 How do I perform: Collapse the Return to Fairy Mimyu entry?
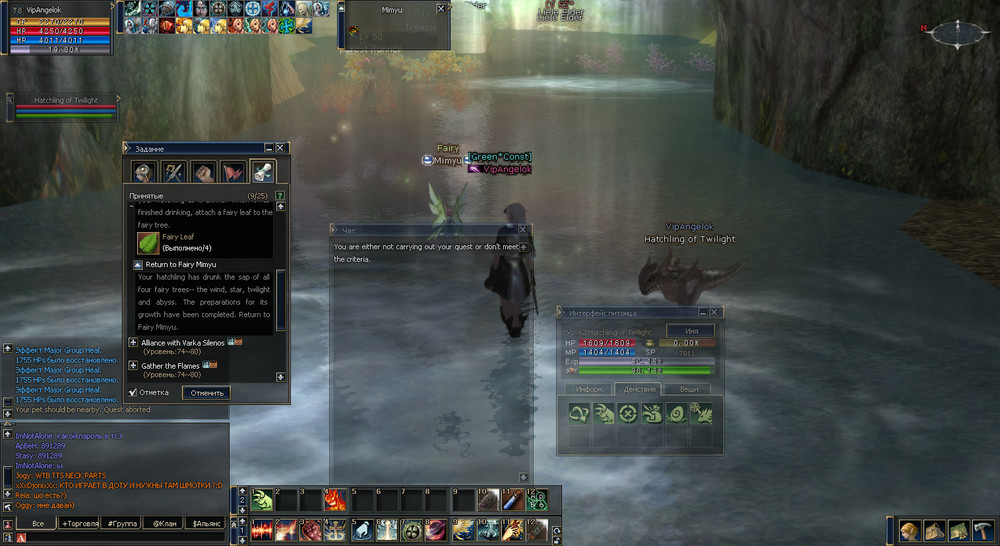pos(138,264)
